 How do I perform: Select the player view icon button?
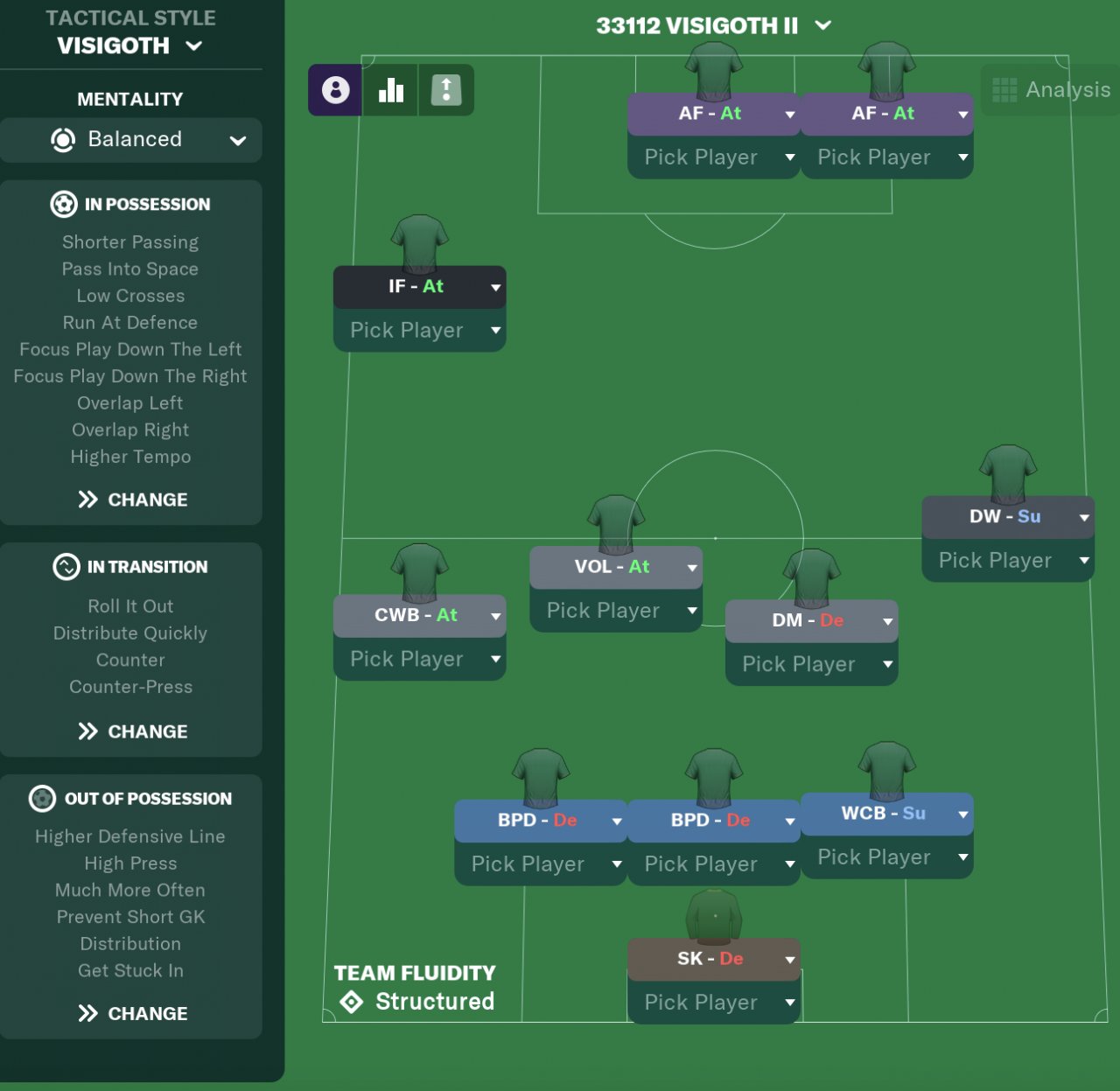point(335,90)
